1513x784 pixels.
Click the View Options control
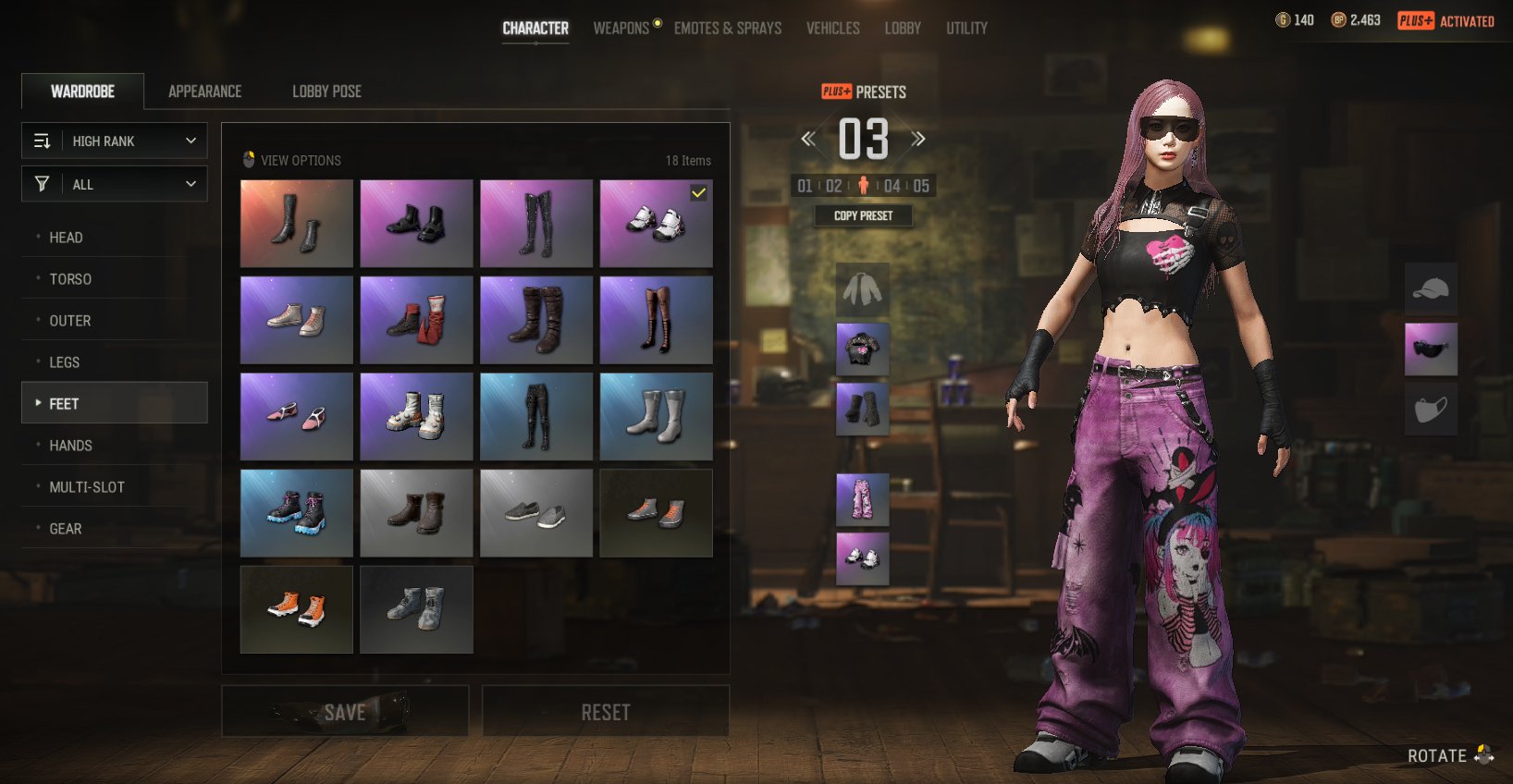pyautogui.click(x=292, y=160)
